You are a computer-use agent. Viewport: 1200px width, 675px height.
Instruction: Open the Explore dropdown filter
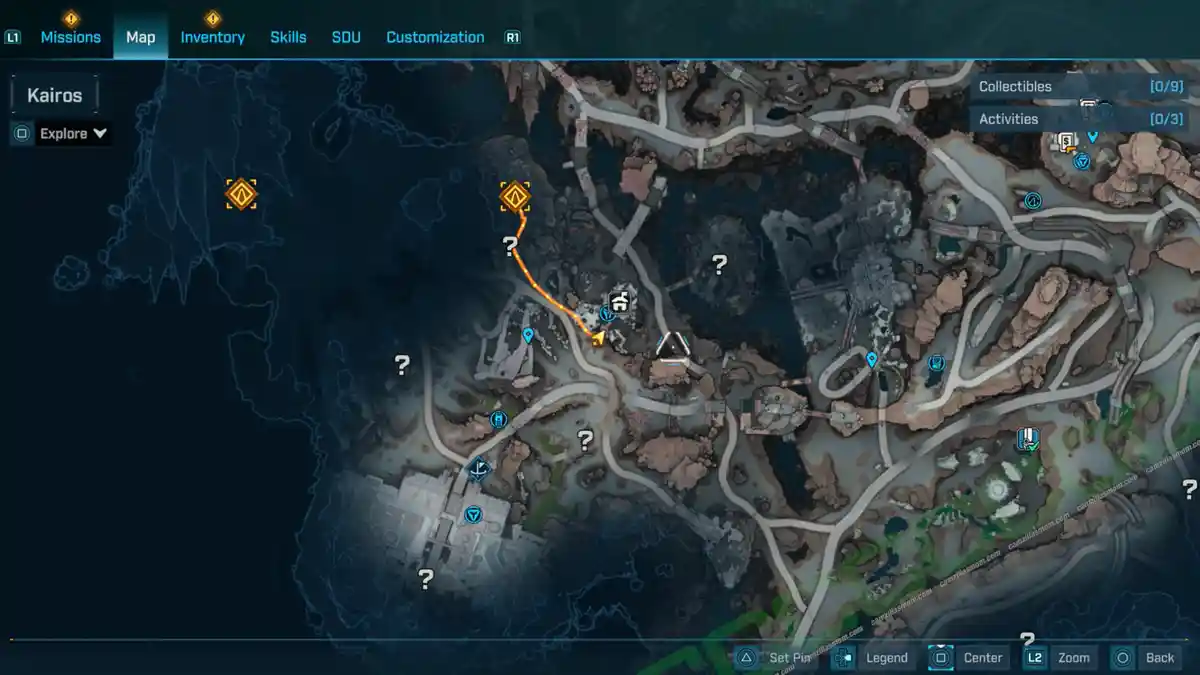point(73,133)
